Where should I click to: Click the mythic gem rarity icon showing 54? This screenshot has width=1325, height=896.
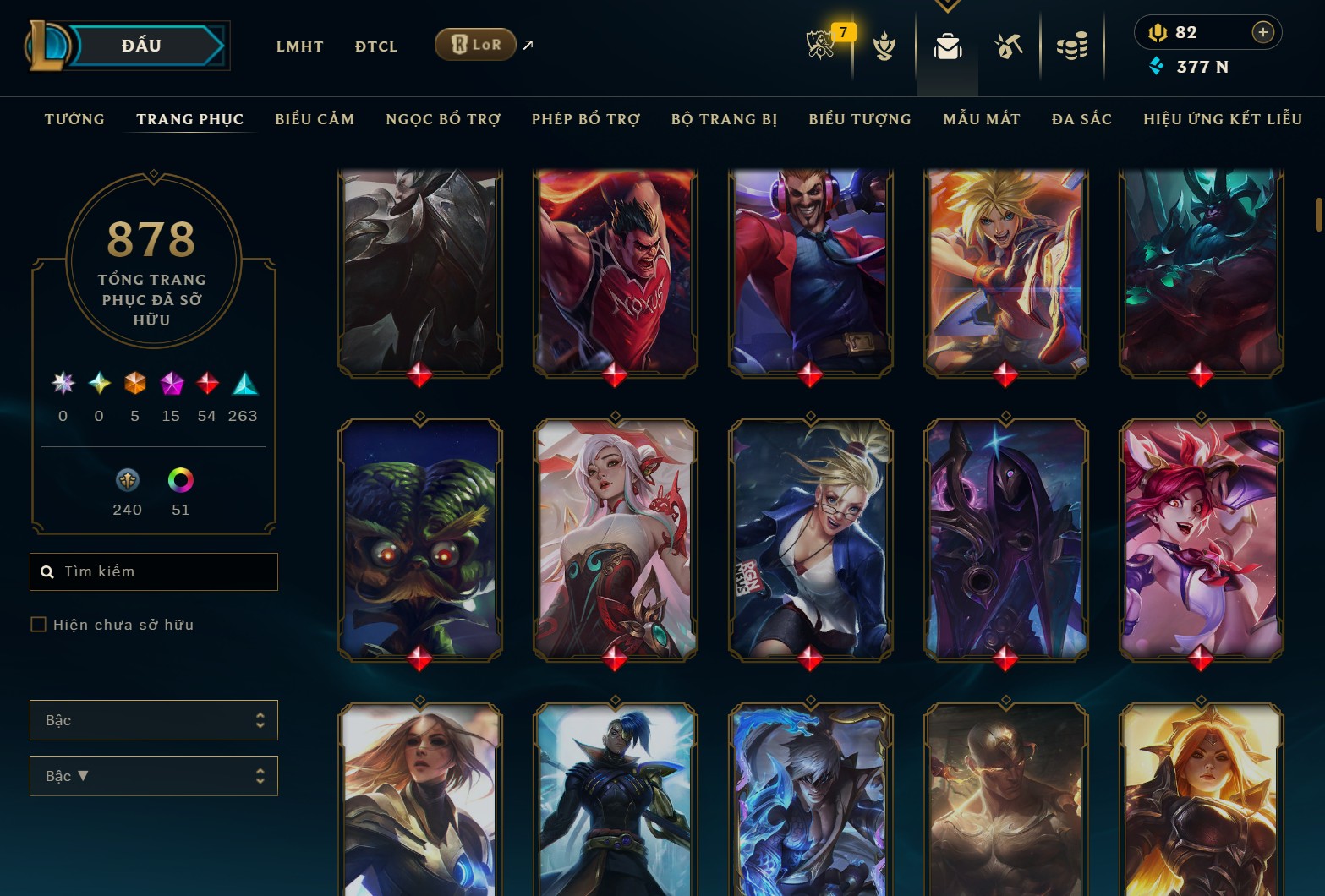click(x=206, y=385)
